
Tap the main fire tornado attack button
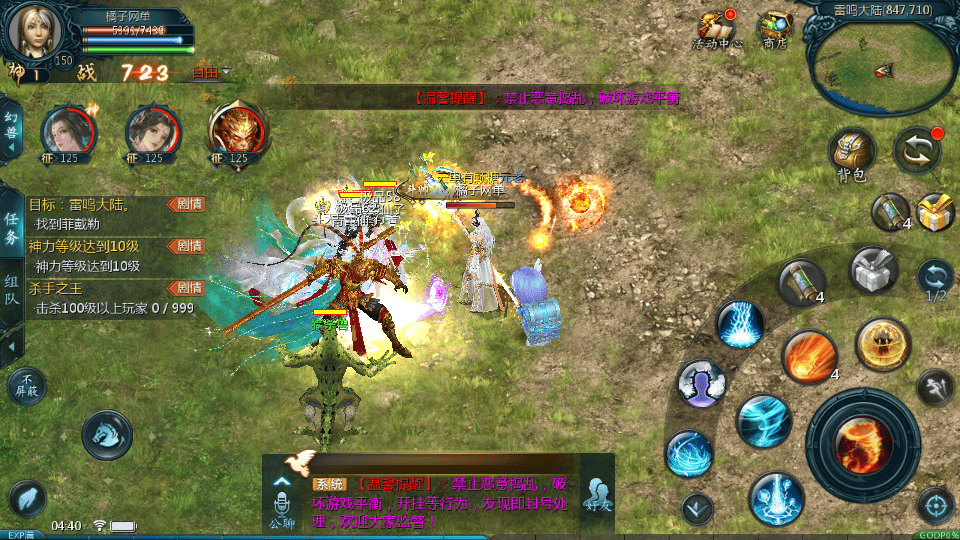[x=863, y=444]
